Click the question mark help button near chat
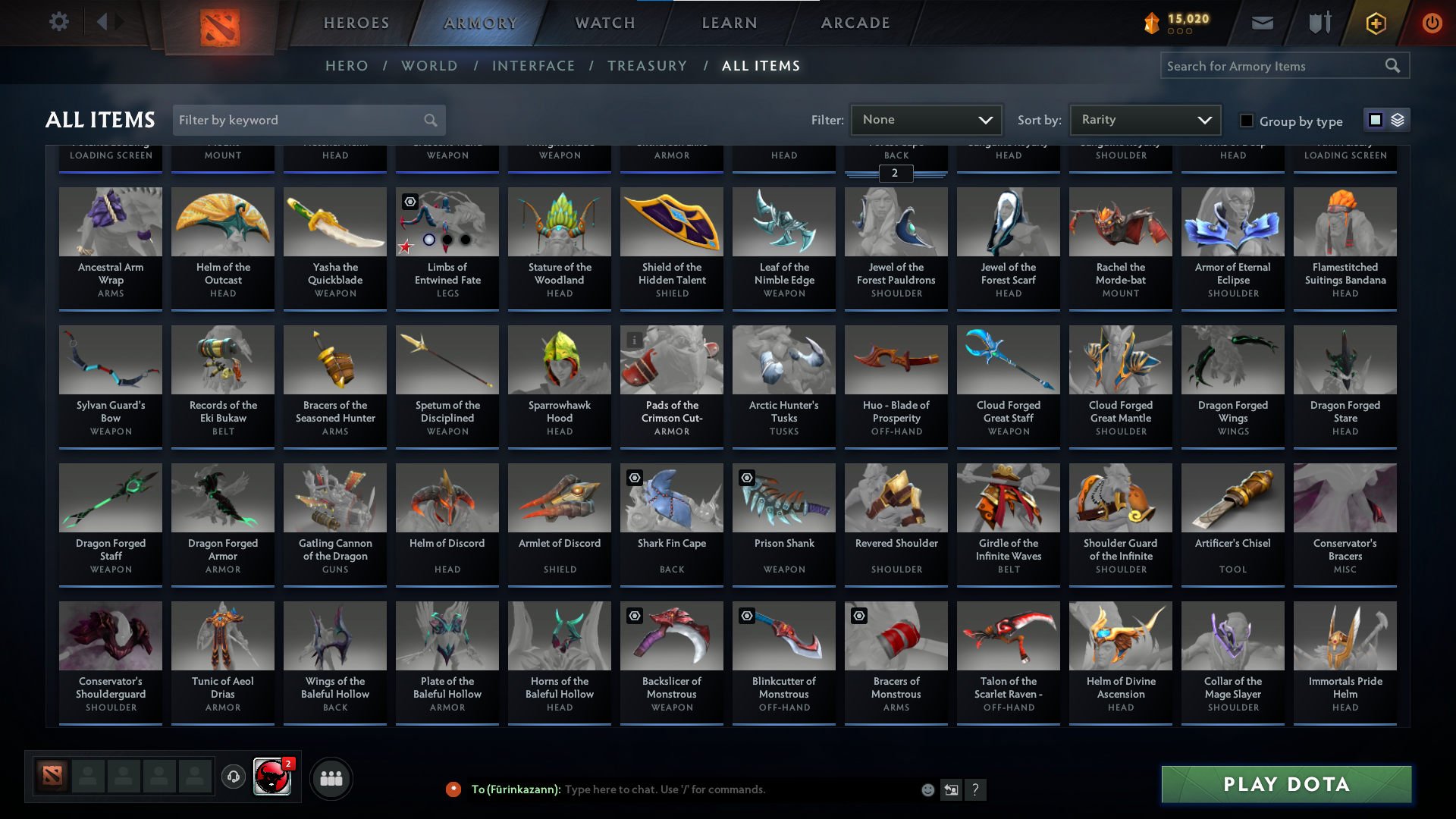 [x=976, y=789]
